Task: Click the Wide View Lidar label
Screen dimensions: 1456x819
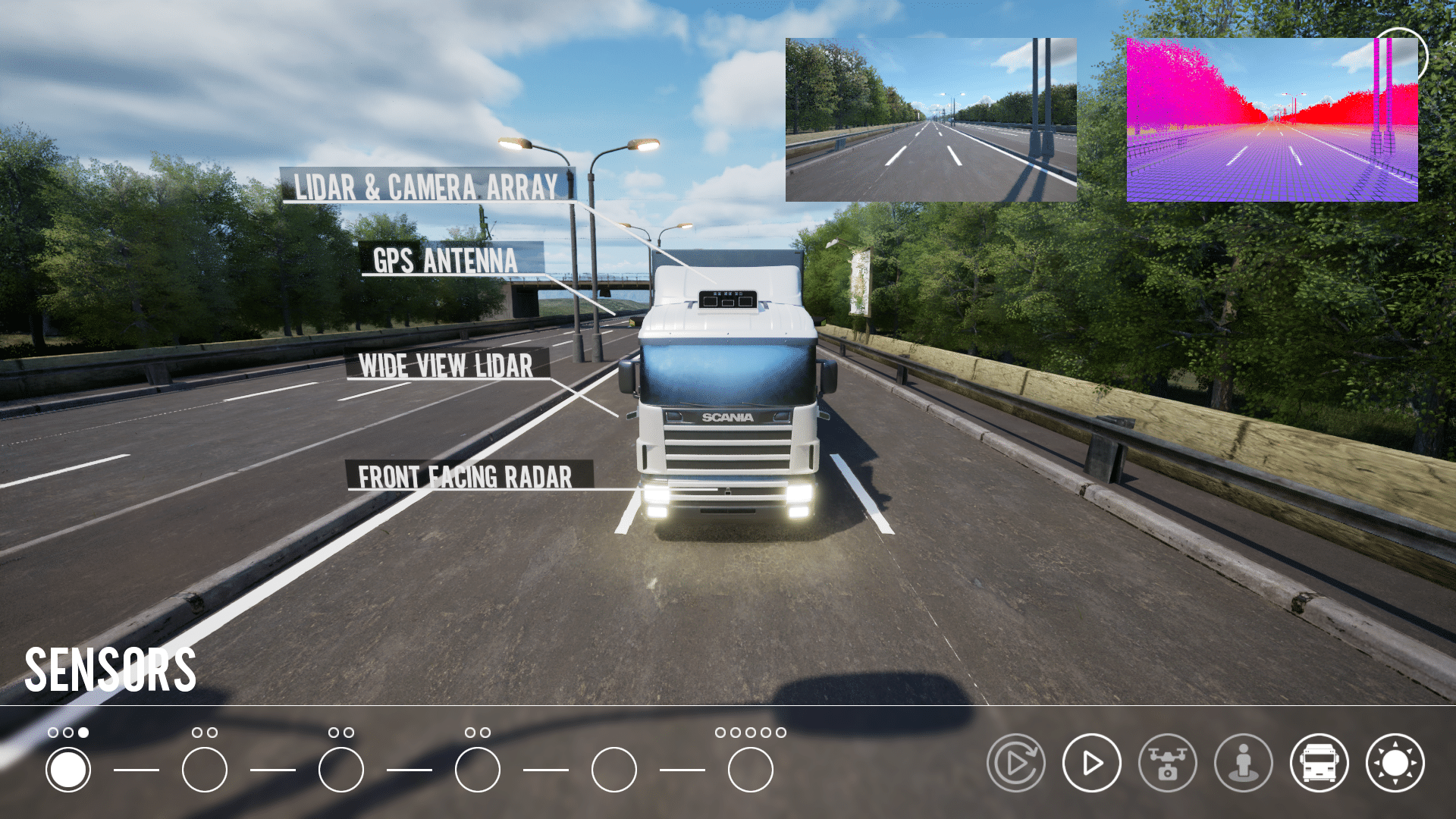Action: point(446,365)
